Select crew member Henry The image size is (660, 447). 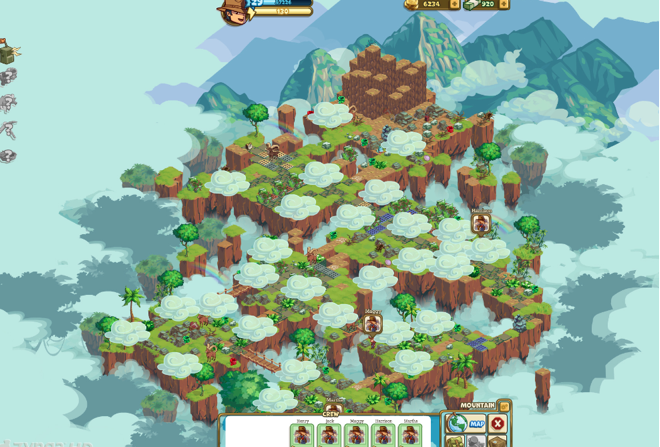tap(302, 435)
